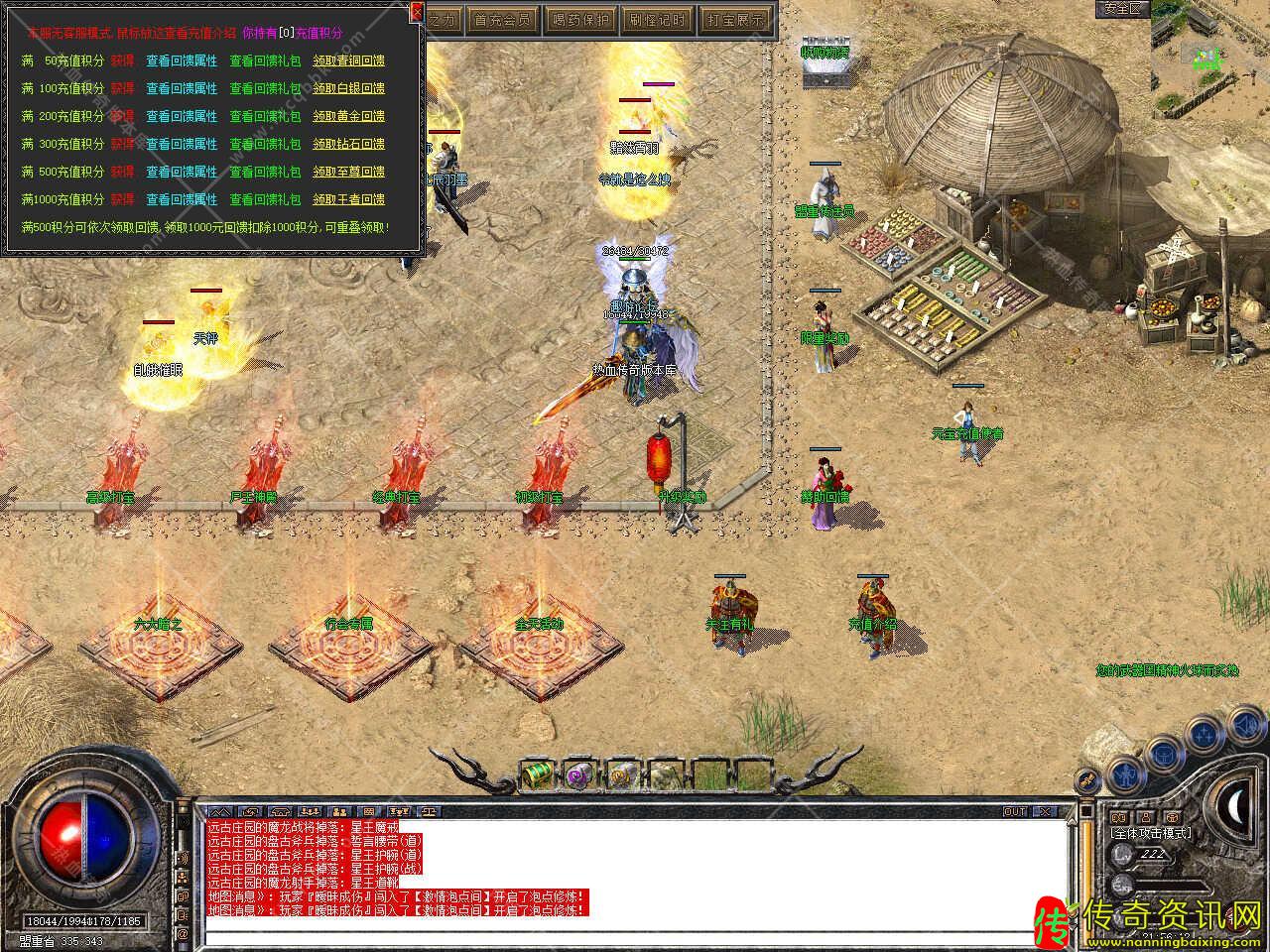Claim the 领取青铜回馈 bronze reward
Viewport: 1270px width, 952px height.
coord(348,60)
